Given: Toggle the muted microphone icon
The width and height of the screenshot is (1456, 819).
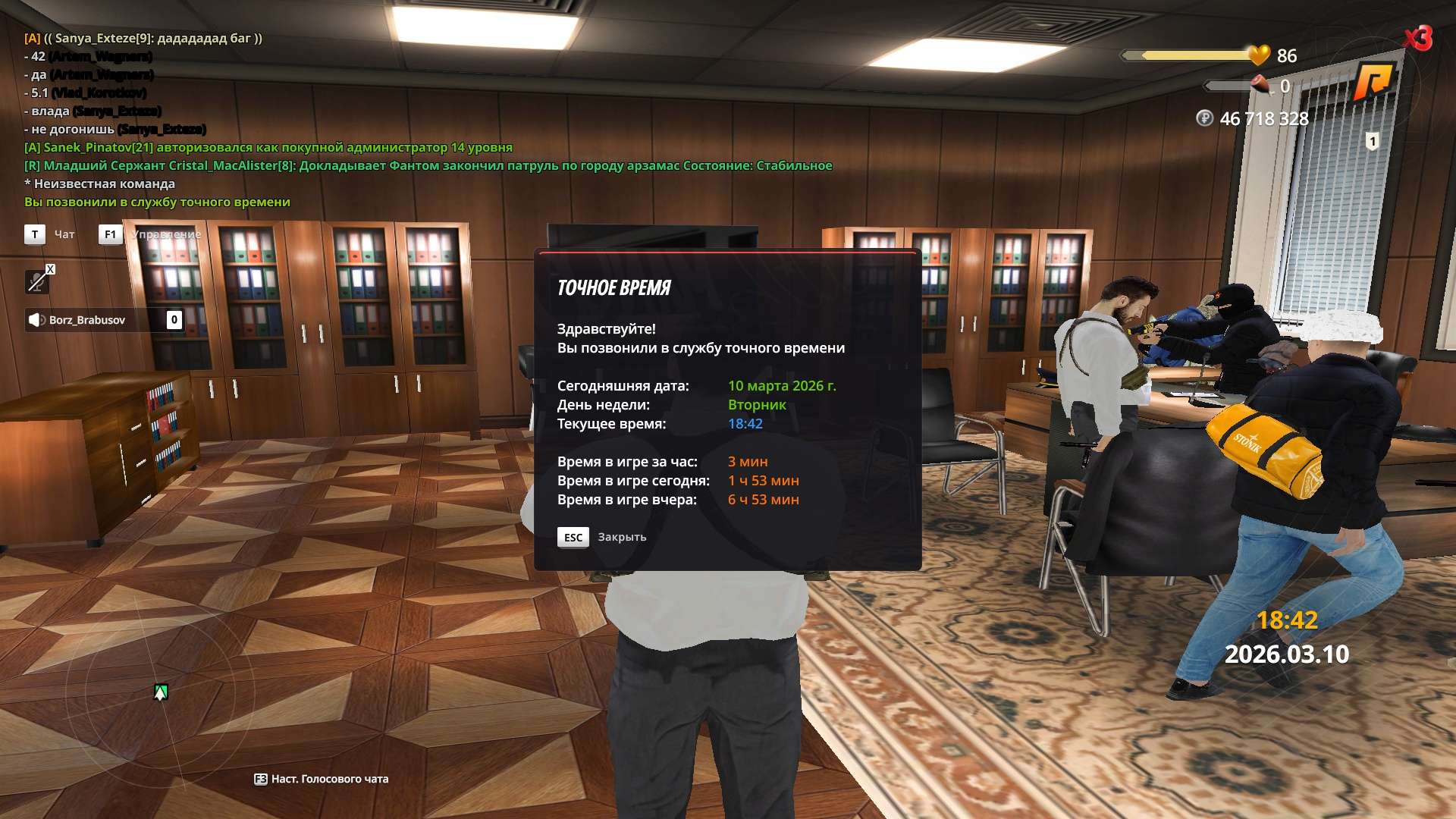Looking at the screenshot, I should [36, 282].
